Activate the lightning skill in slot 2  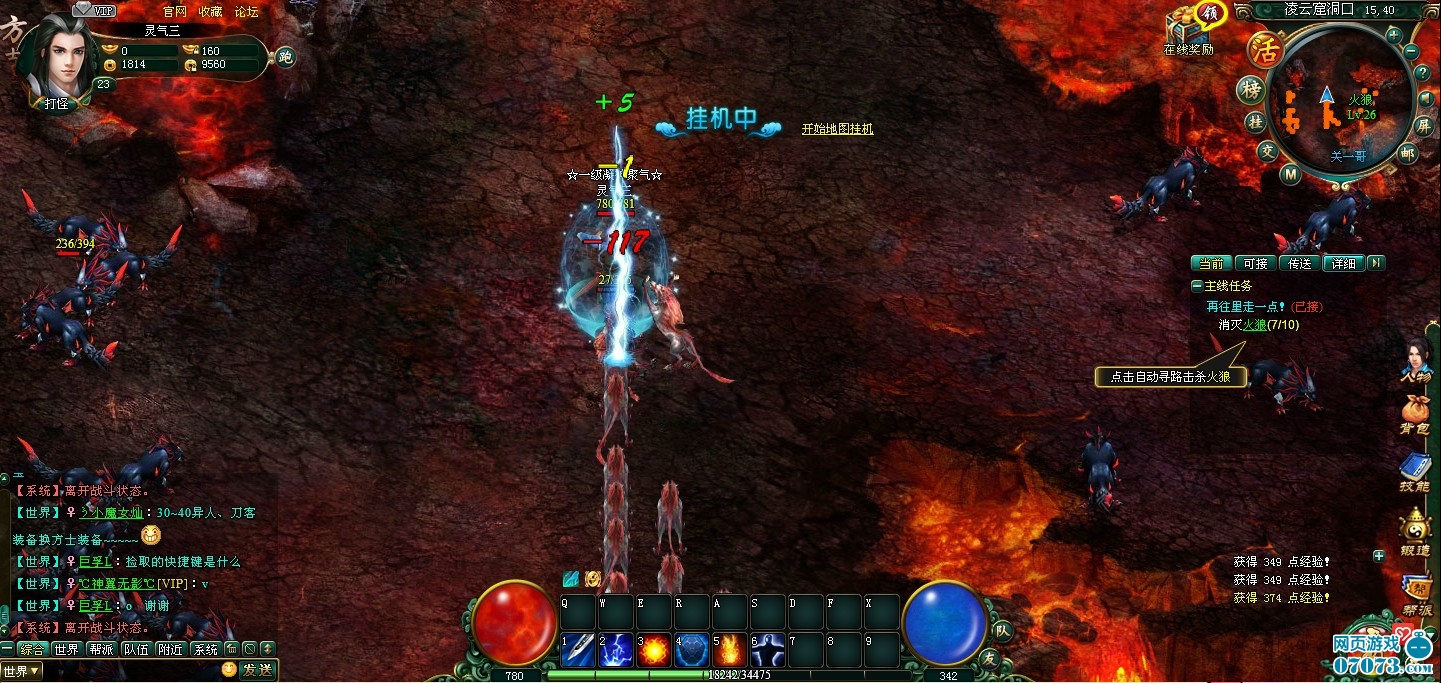(615, 650)
